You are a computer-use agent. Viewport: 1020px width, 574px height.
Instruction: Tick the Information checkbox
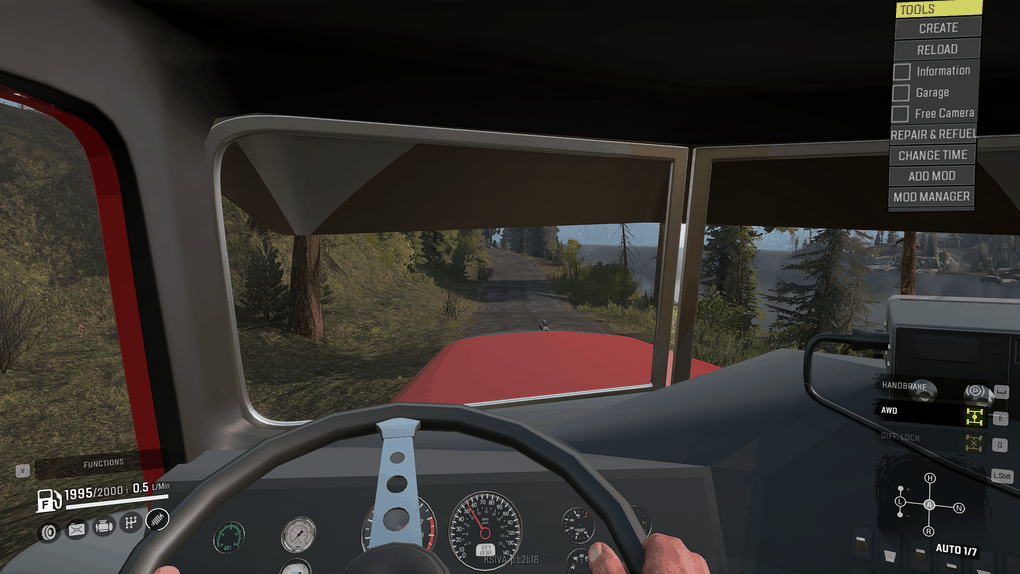[x=901, y=71]
